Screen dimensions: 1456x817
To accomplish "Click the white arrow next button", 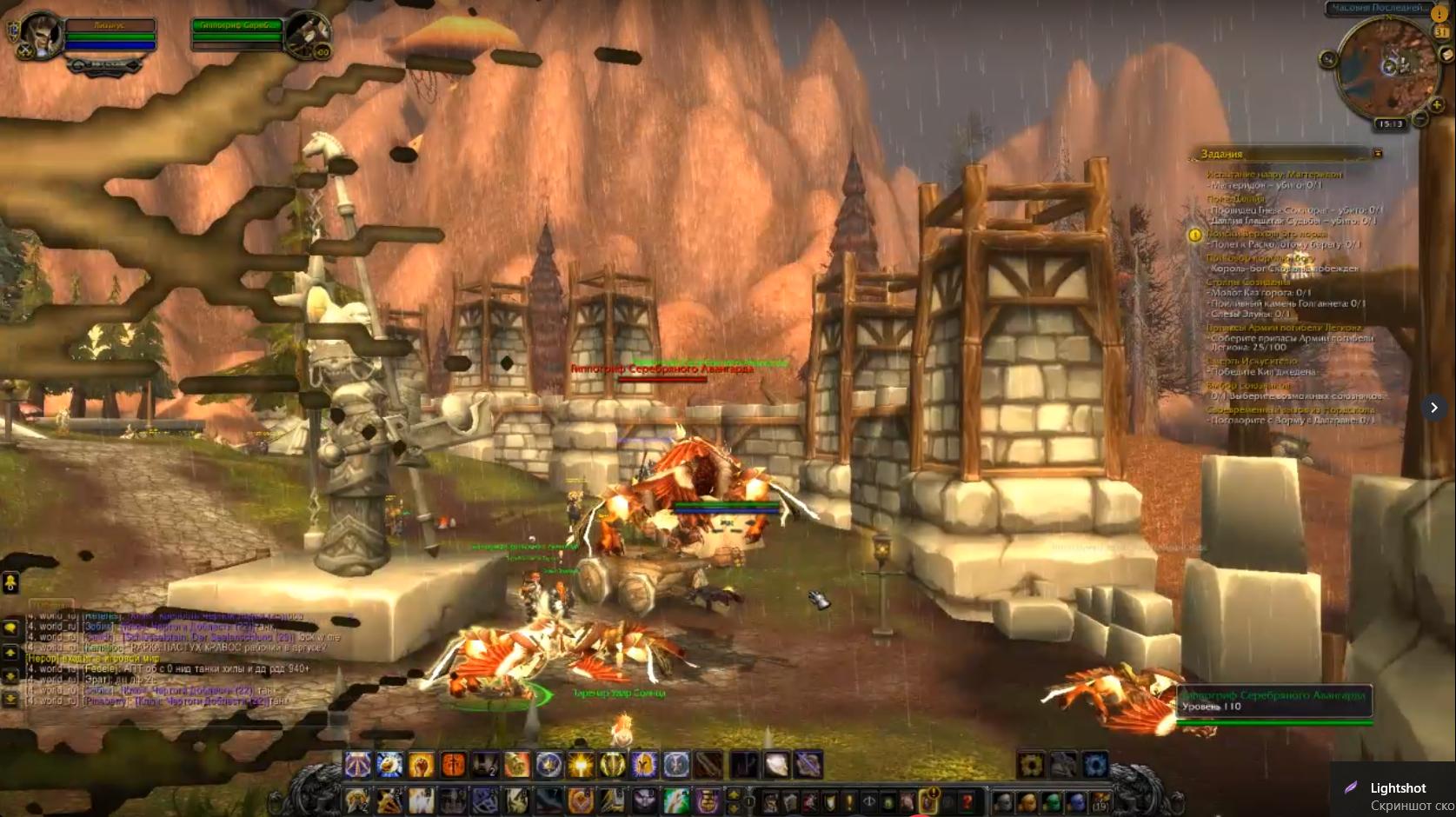I will 1433,408.
